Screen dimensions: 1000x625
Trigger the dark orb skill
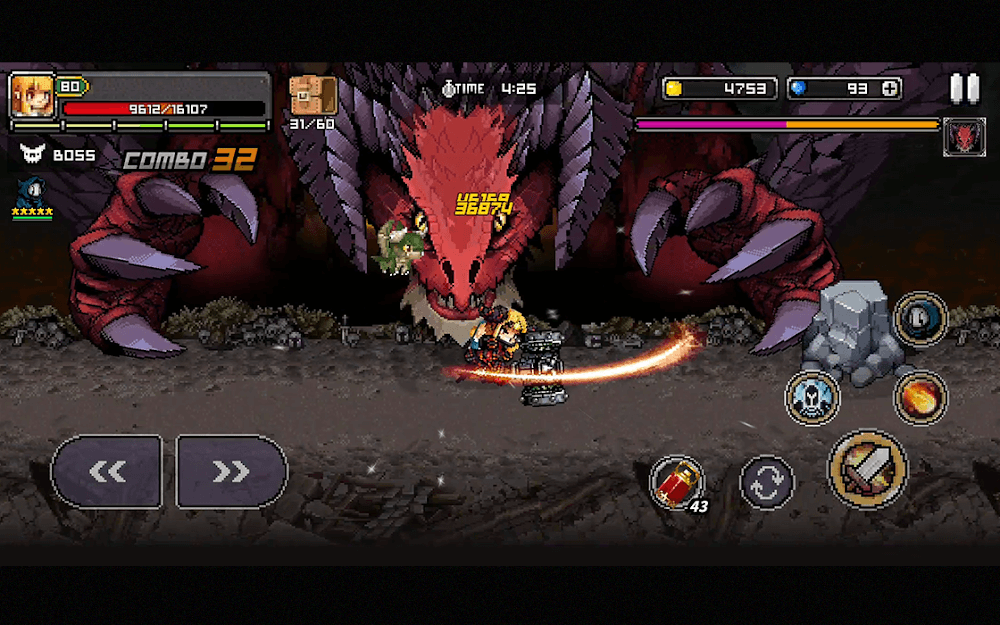[x=920, y=319]
